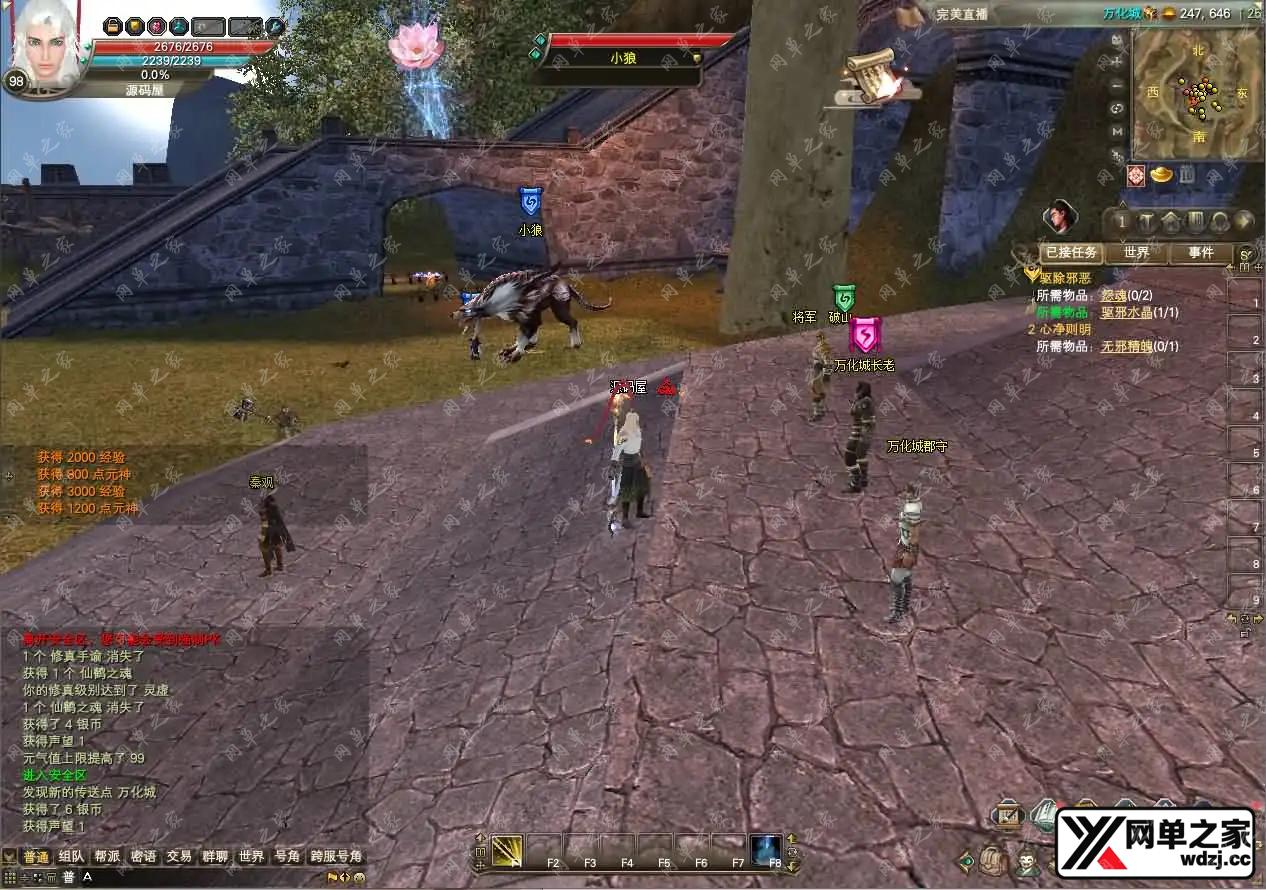The image size is (1266, 890).
Task: Open the minimap
Action: click(x=1196, y=92)
